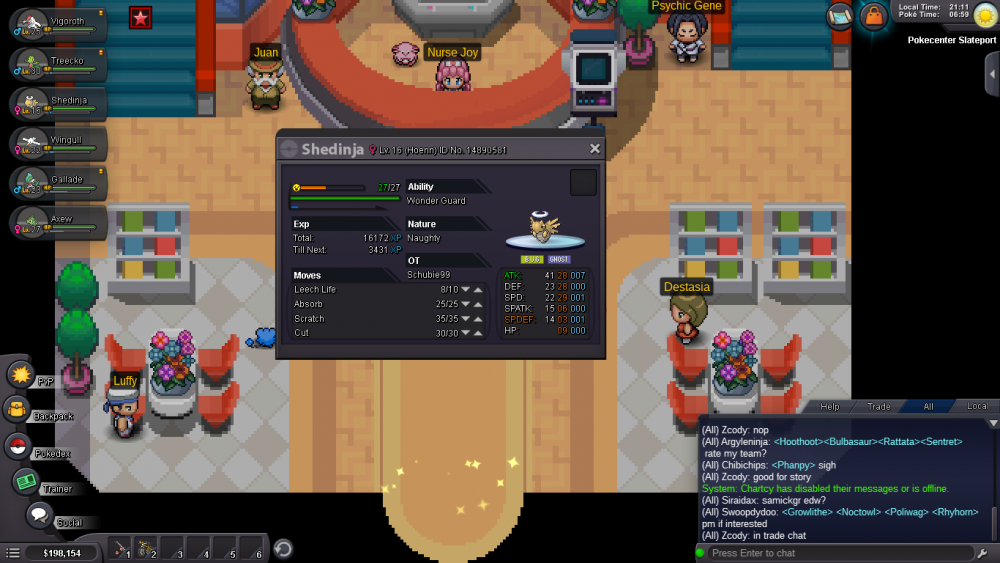Select Axew in the party list

pos(55,222)
